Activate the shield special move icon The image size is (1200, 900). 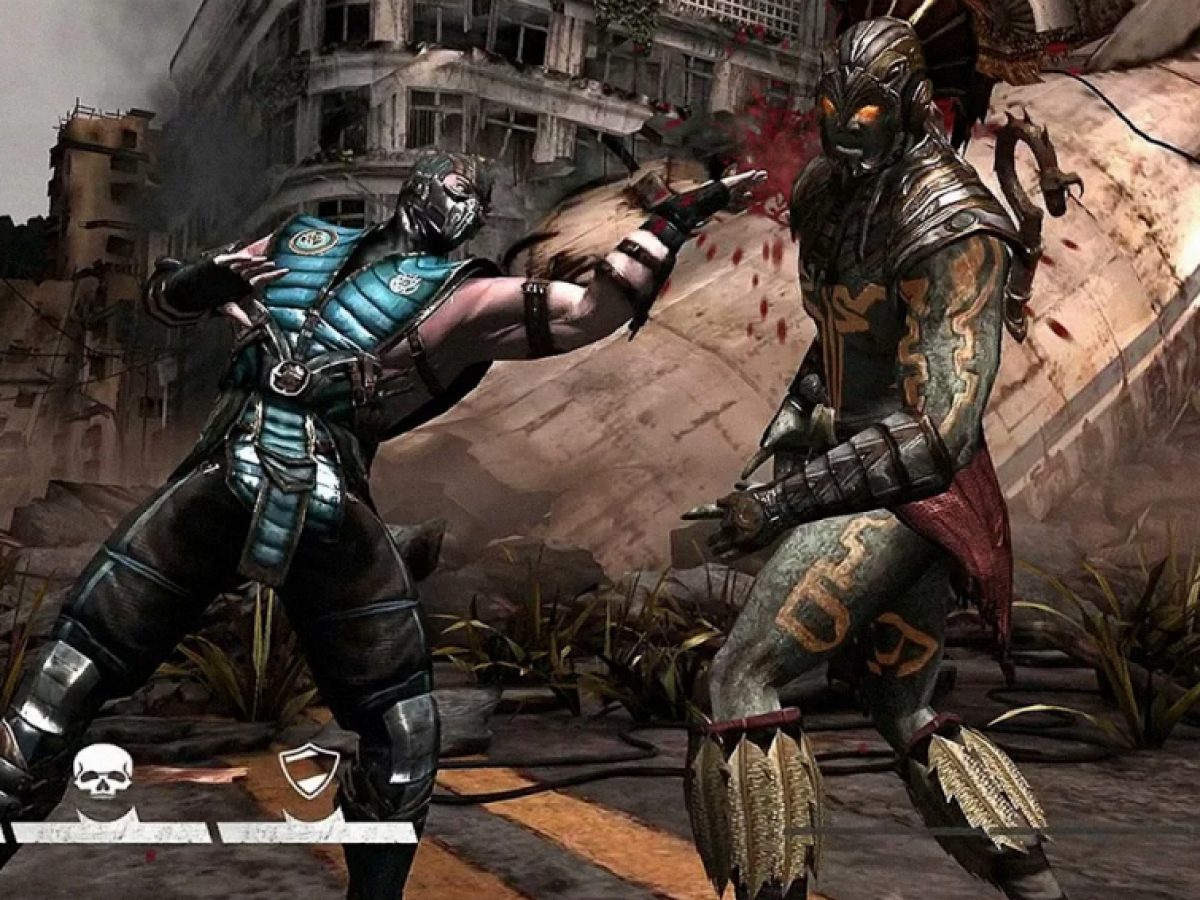(x=309, y=770)
